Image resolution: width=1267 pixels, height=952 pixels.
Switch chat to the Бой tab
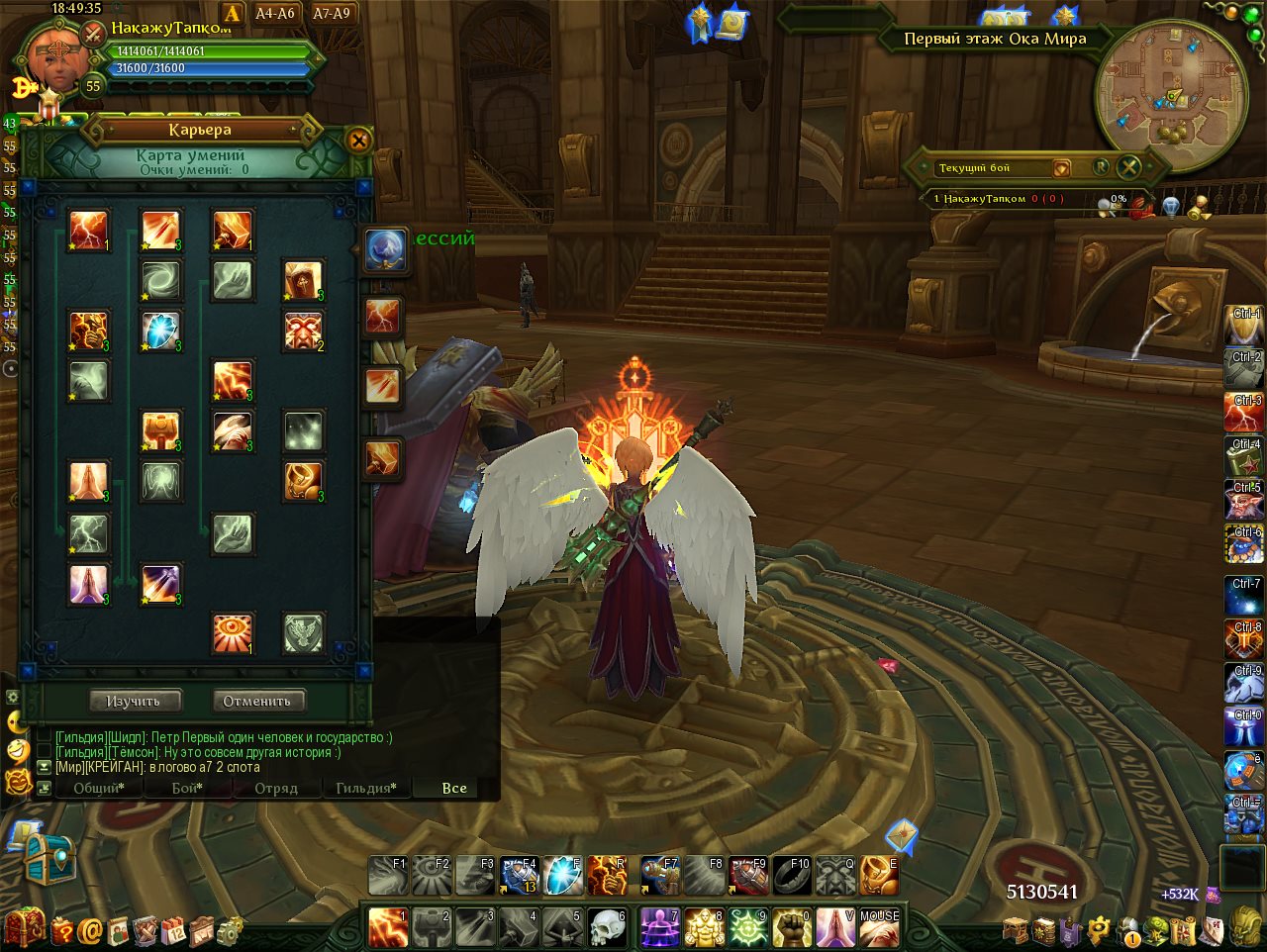(187, 788)
